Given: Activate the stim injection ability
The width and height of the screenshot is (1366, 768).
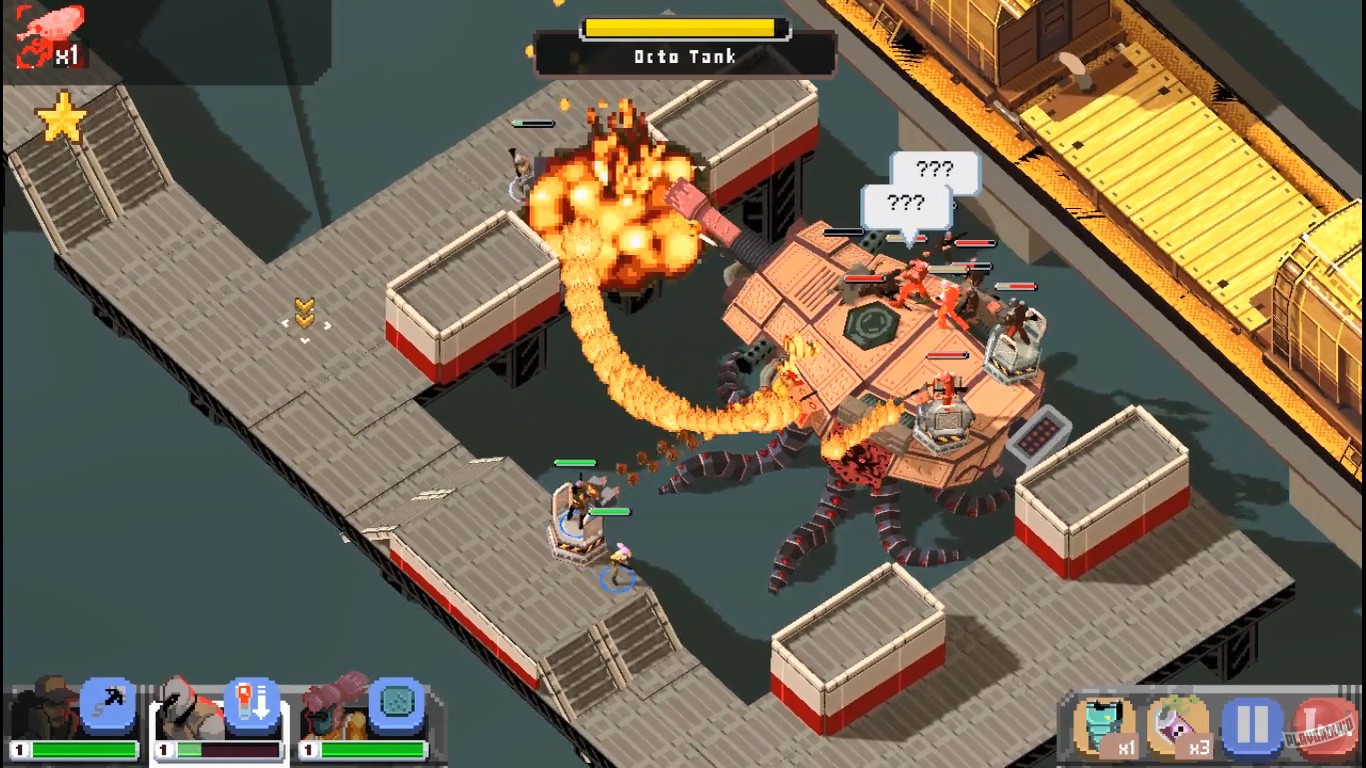Looking at the screenshot, I should tap(252, 705).
